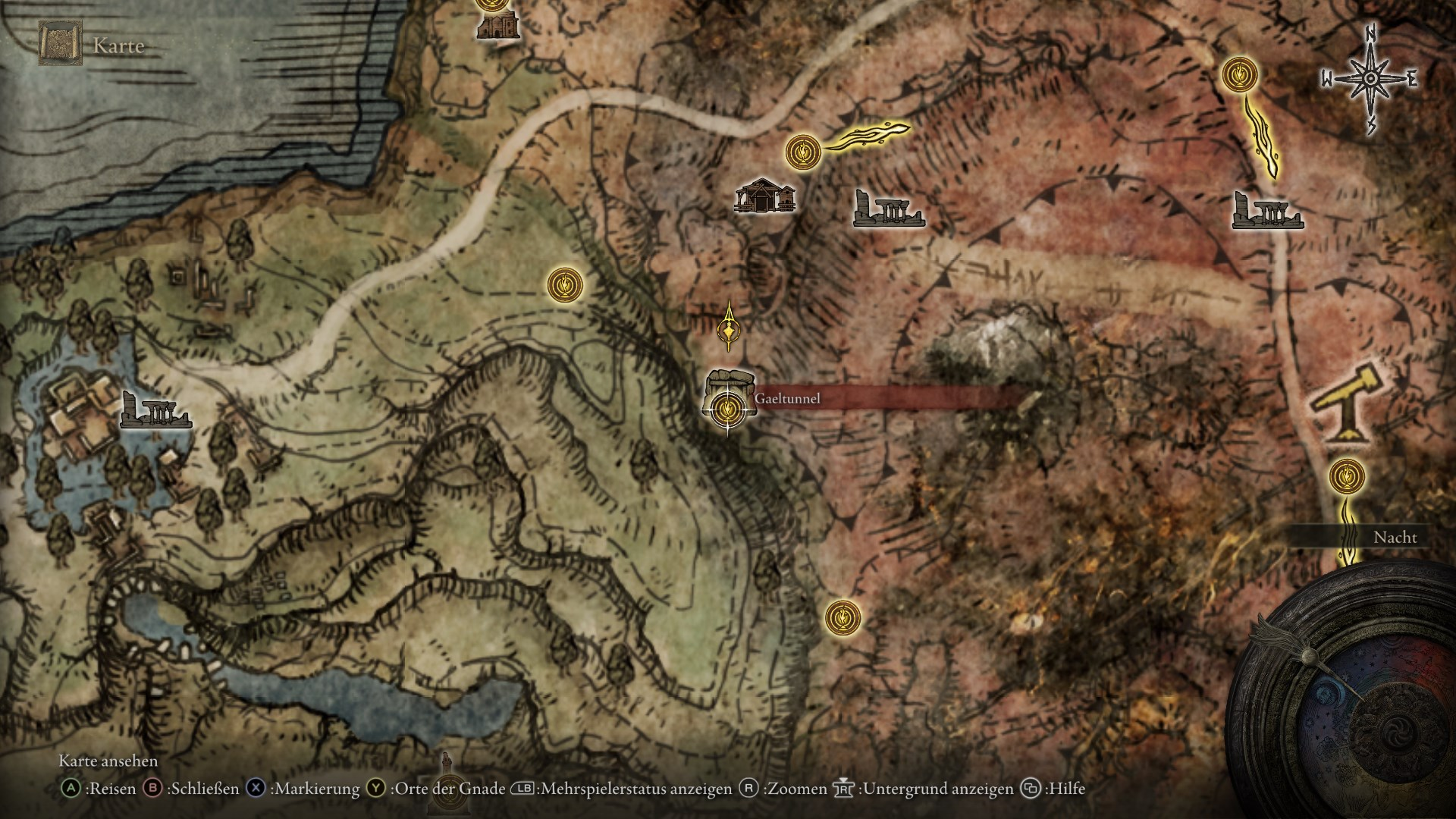Select the grace beneath the compass rose
Viewport: 1456px width, 819px height.
click(x=1240, y=75)
